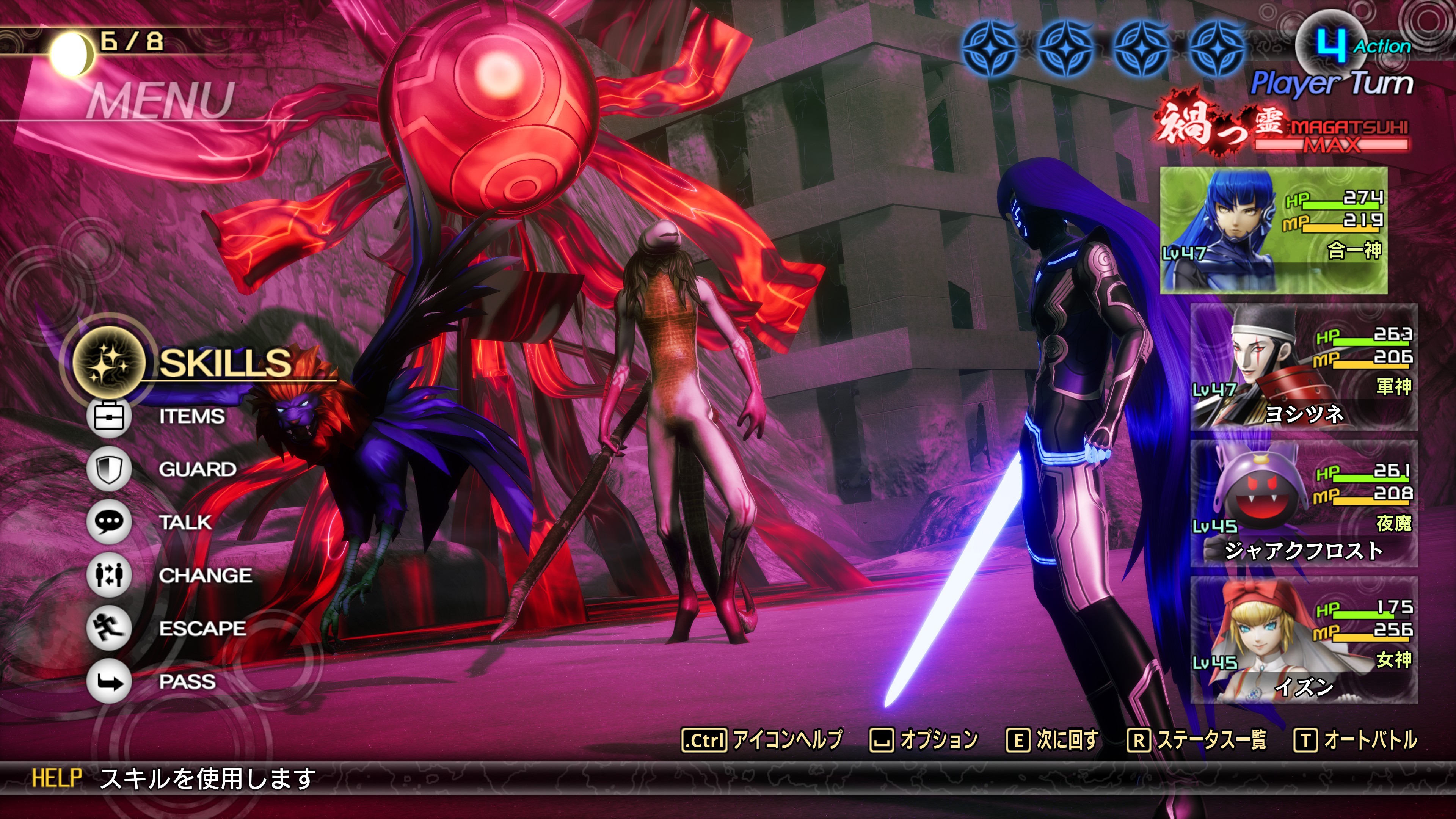This screenshot has width=1456, height=819.
Task: Select ESCAPE to flee battle
Action: pyautogui.click(x=202, y=629)
